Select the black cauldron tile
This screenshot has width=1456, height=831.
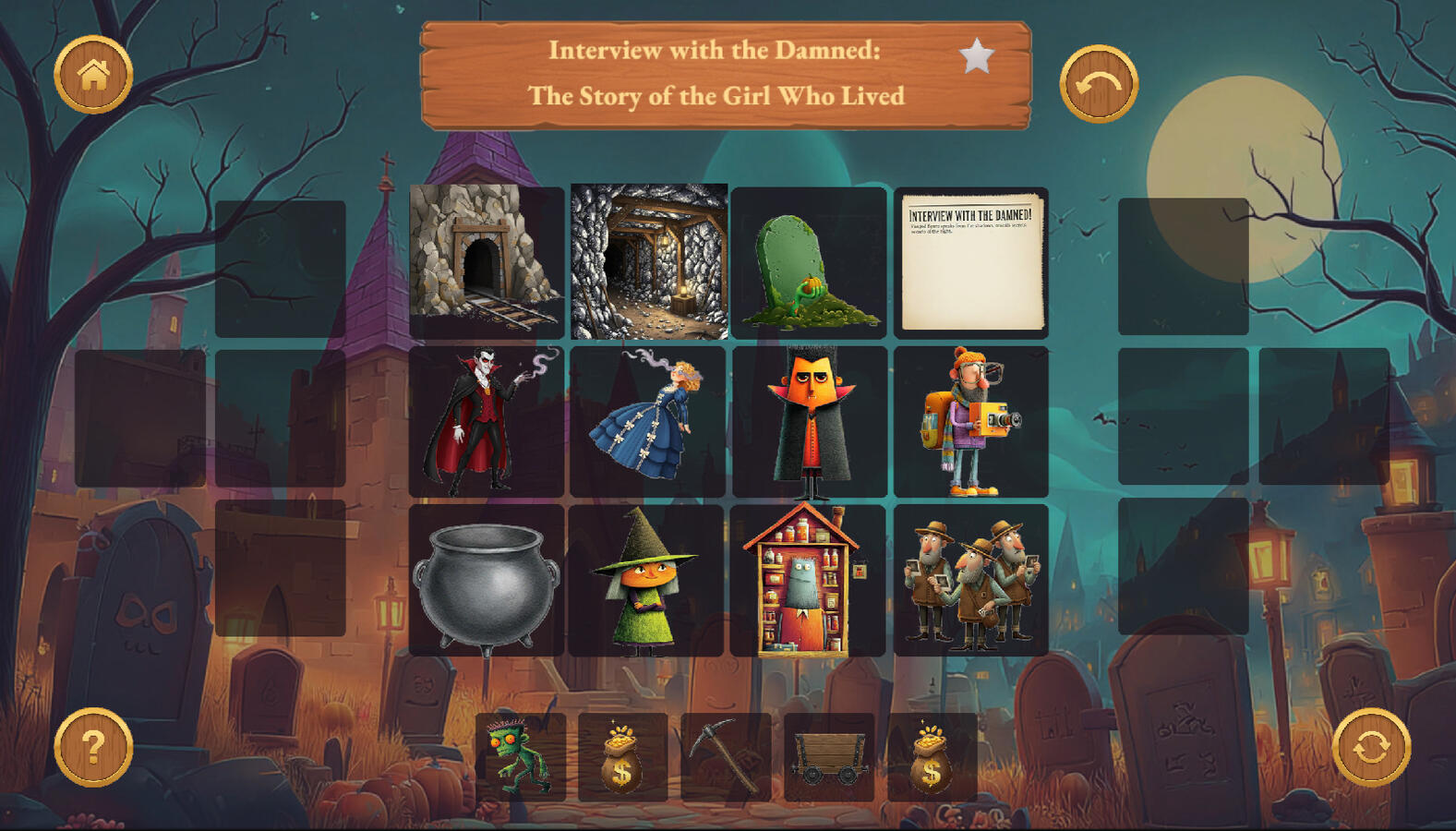486,580
